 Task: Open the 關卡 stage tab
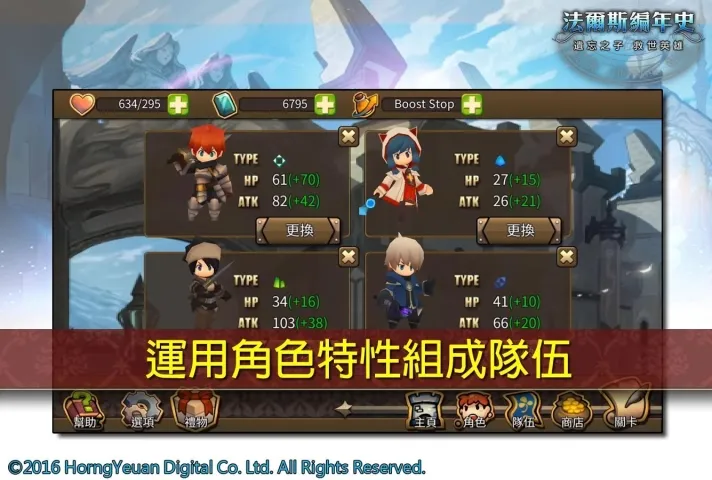(x=626, y=410)
